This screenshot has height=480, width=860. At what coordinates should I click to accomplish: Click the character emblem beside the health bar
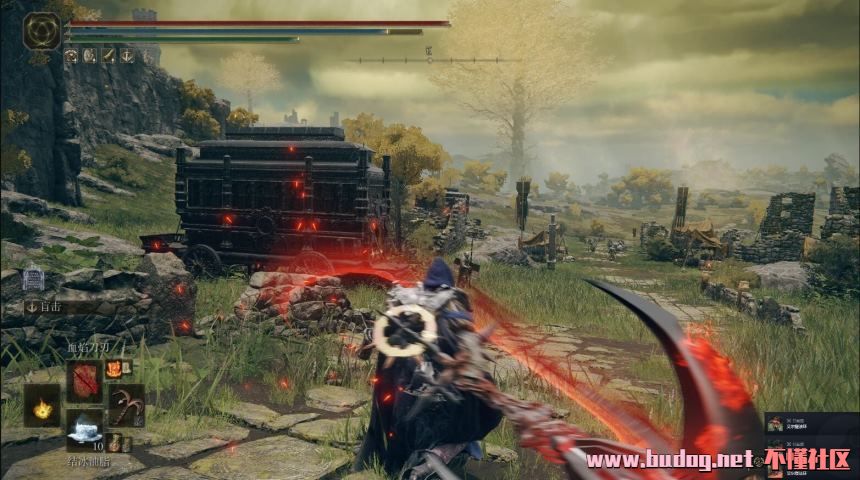point(42,31)
